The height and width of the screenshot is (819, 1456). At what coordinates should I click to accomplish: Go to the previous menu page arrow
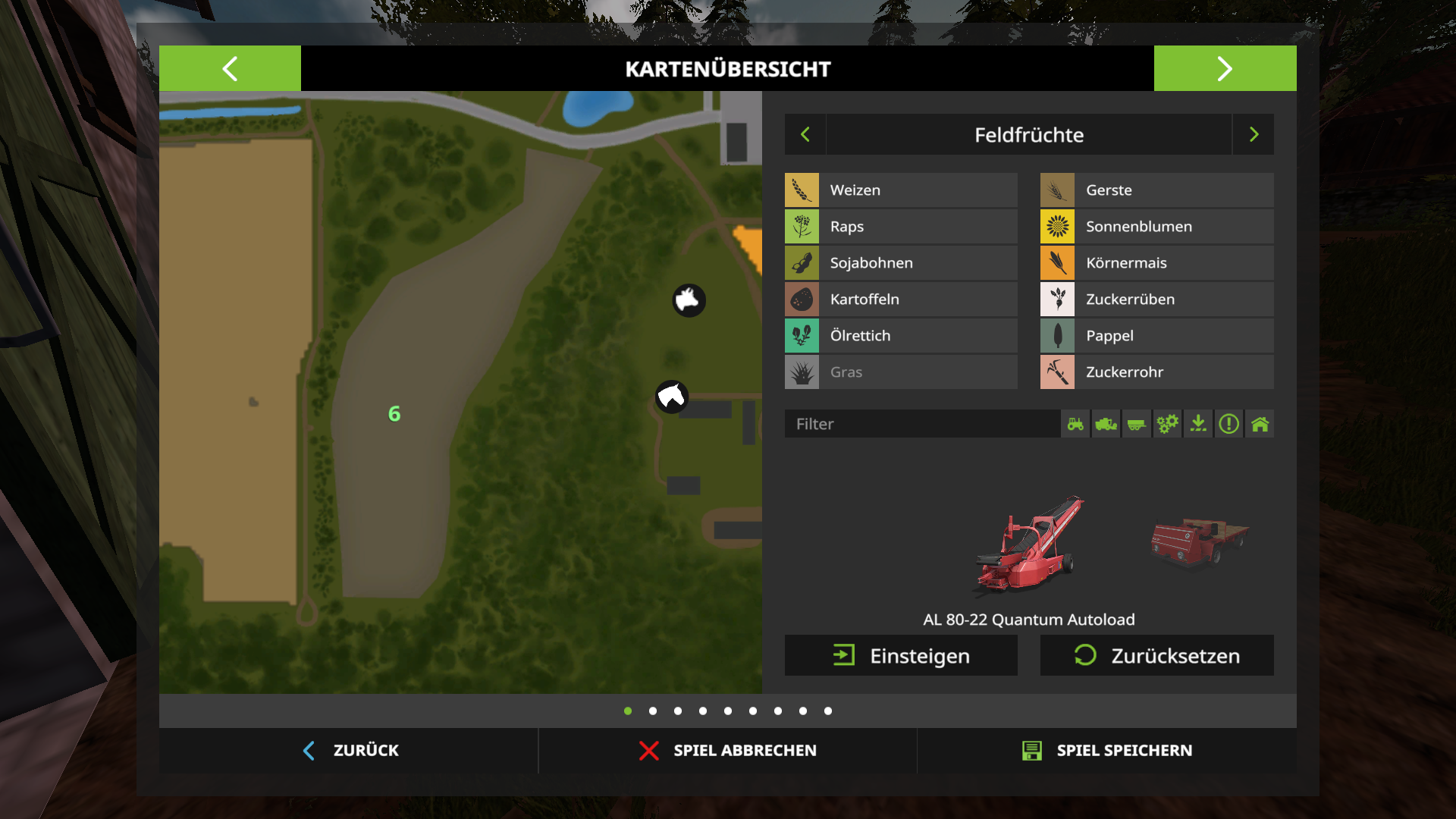click(x=230, y=68)
